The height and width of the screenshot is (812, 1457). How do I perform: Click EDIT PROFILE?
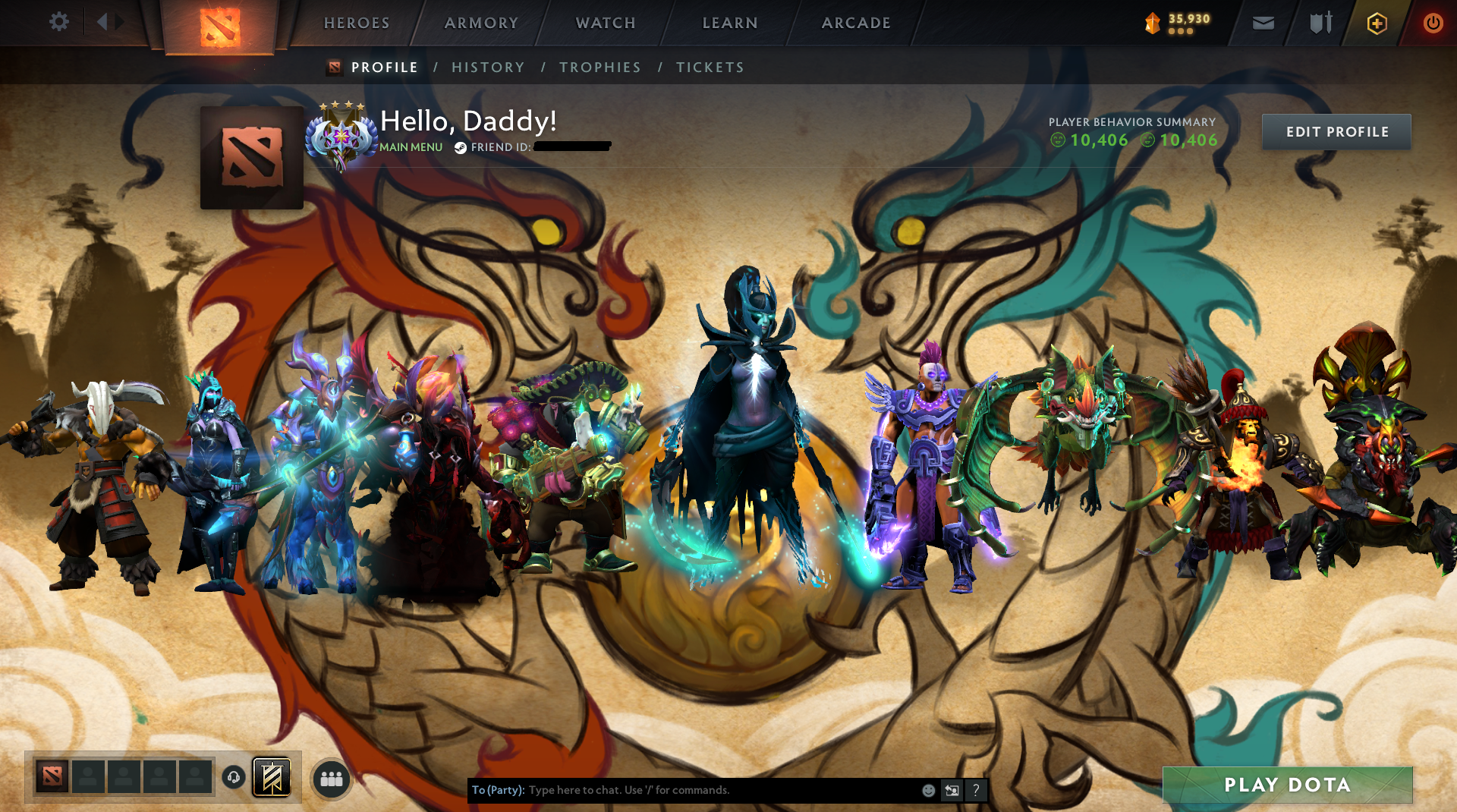click(1336, 131)
